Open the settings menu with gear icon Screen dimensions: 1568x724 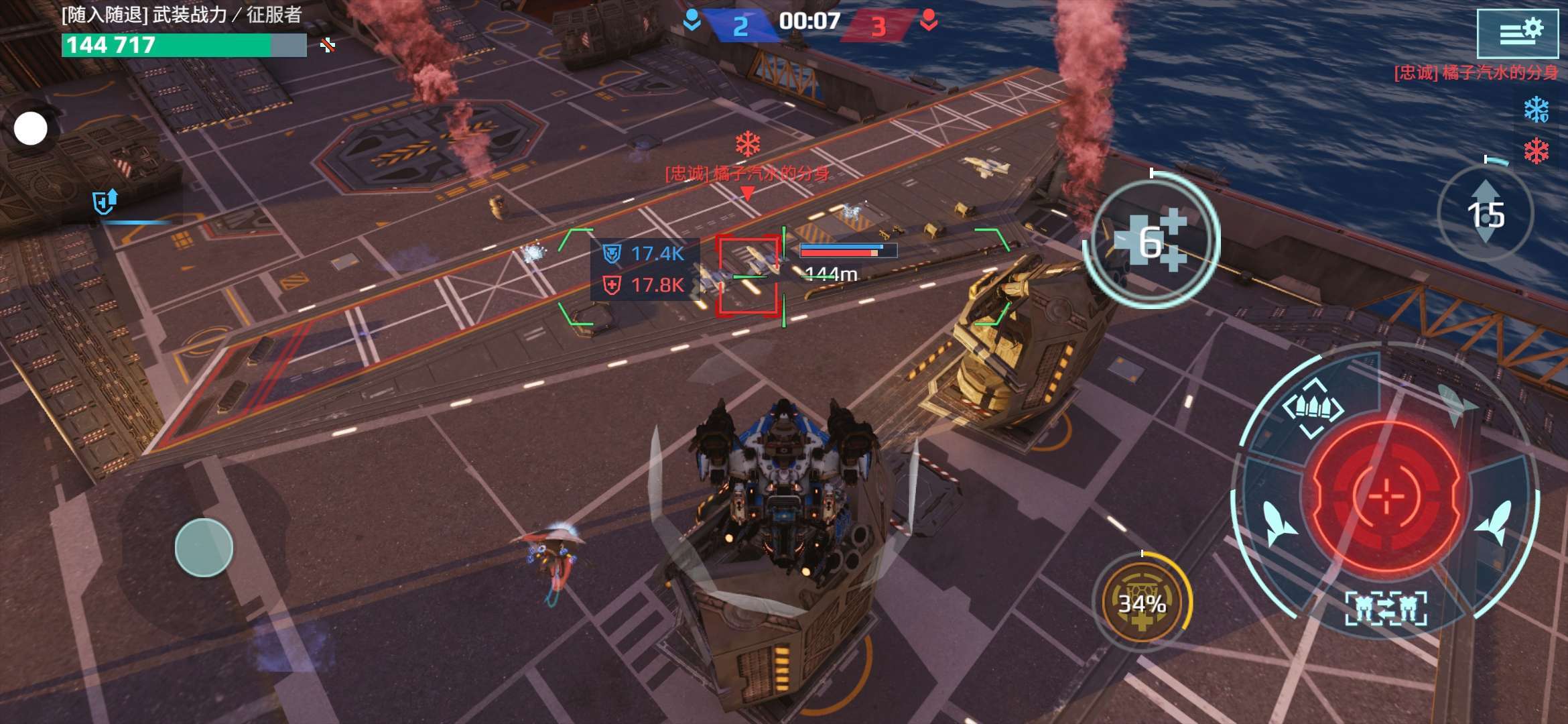(x=1517, y=33)
